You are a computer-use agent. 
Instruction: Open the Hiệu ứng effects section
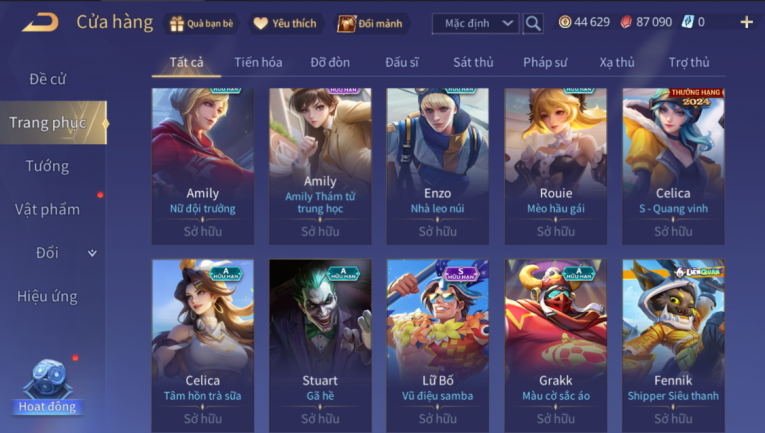tap(47, 296)
